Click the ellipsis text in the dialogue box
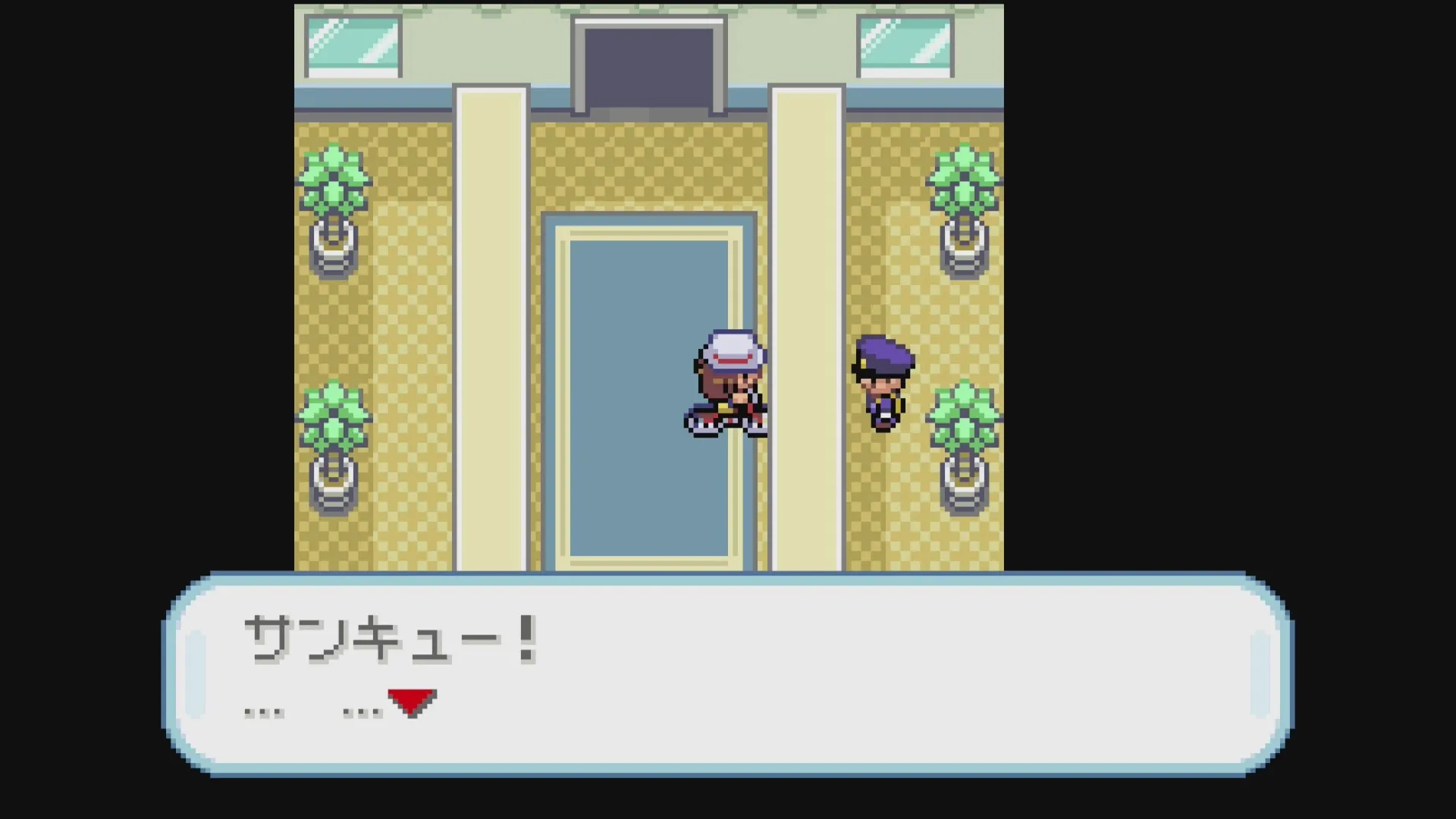Image resolution: width=1456 pixels, height=819 pixels. pyautogui.click(x=265, y=709)
